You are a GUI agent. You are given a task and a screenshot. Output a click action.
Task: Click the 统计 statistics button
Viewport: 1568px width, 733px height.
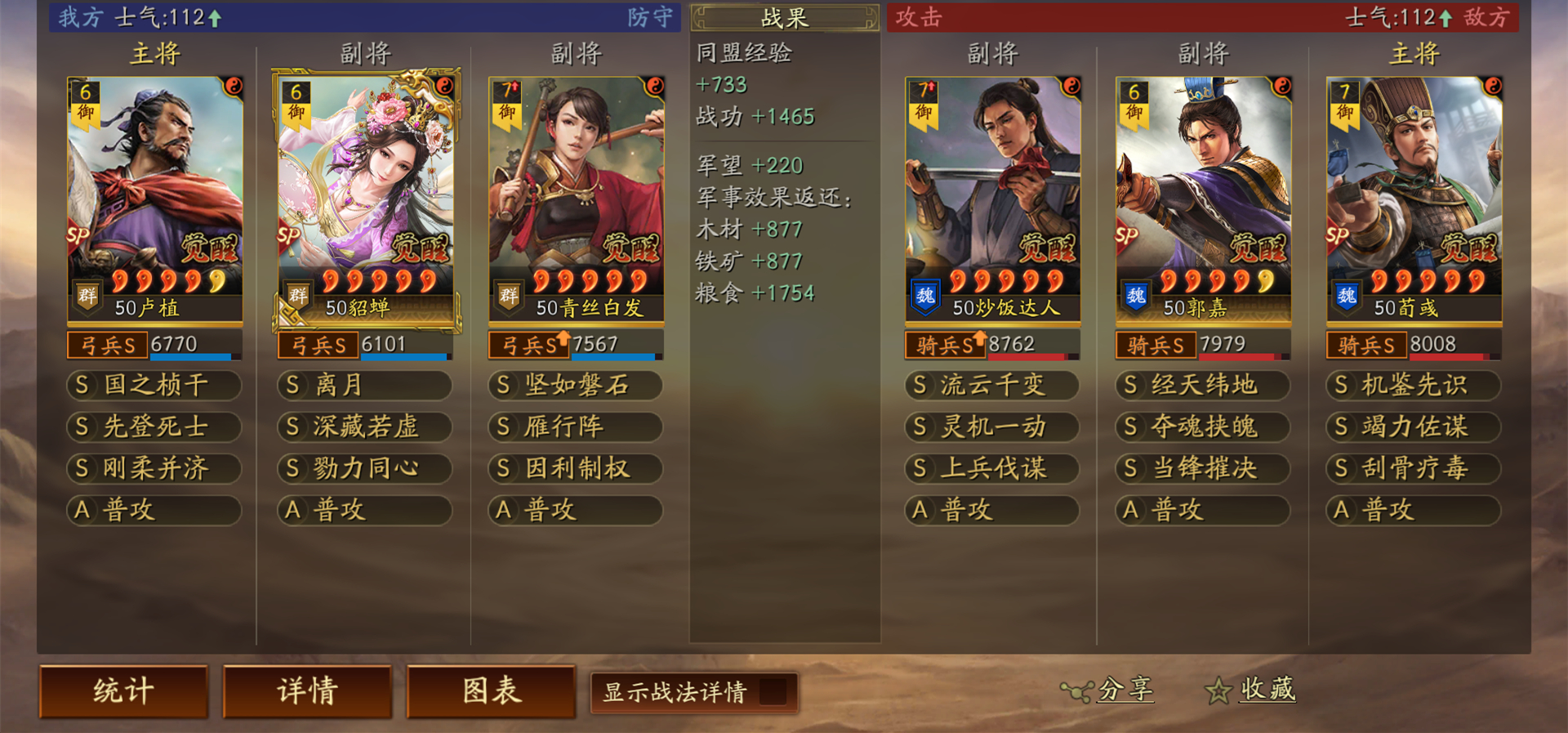[x=122, y=691]
